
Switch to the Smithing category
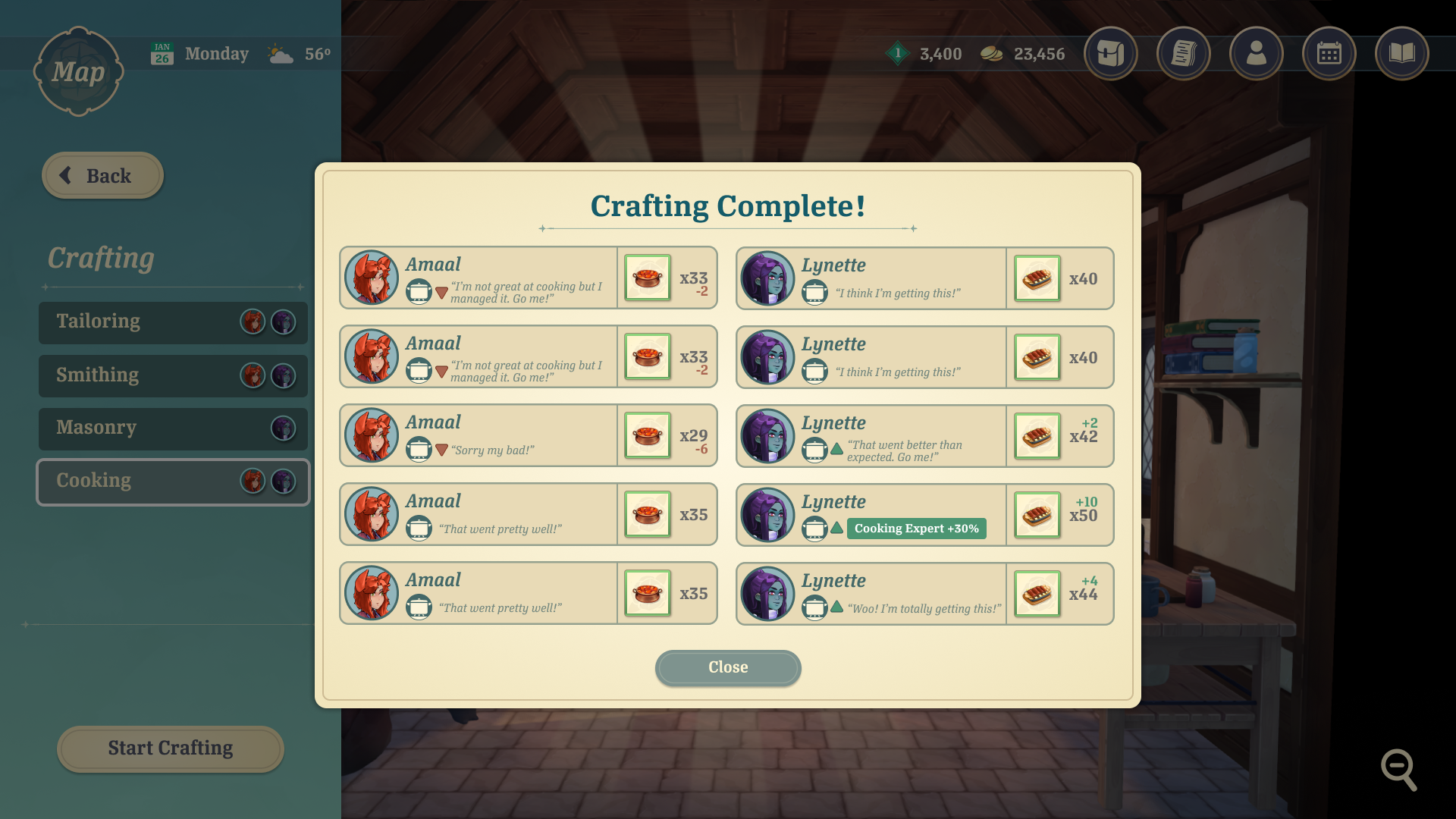(173, 375)
